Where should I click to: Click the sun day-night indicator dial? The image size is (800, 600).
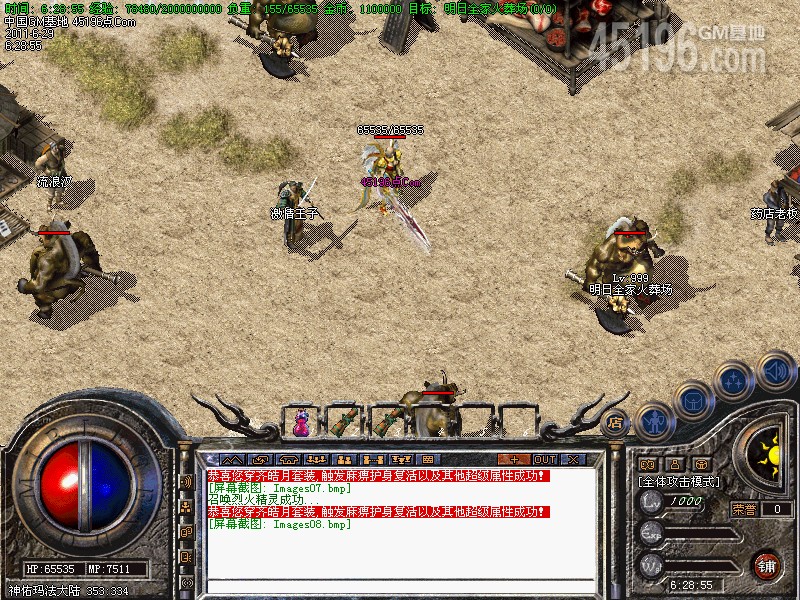[768, 451]
